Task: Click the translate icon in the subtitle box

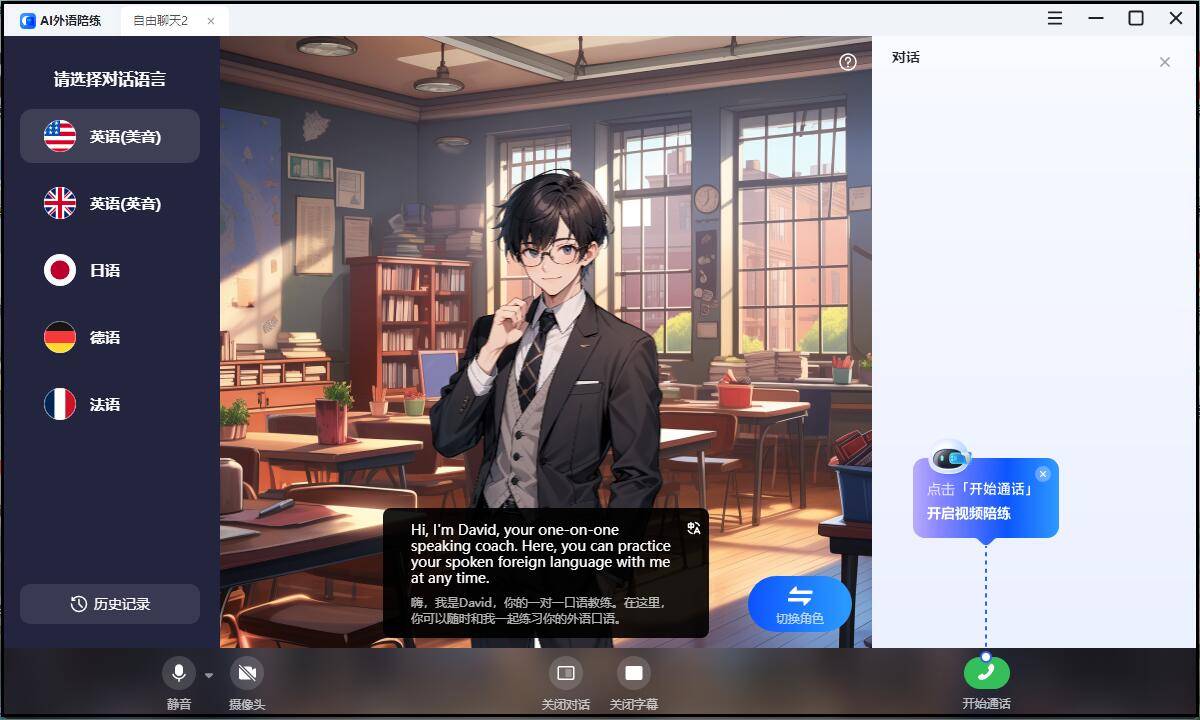Action: tap(694, 528)
